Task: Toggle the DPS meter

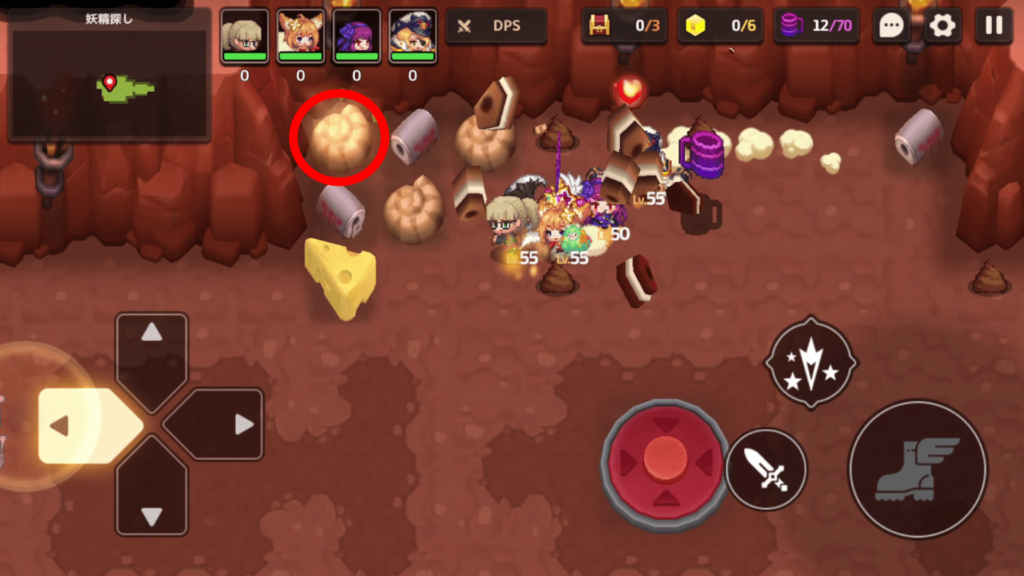Action: point(496,26)
